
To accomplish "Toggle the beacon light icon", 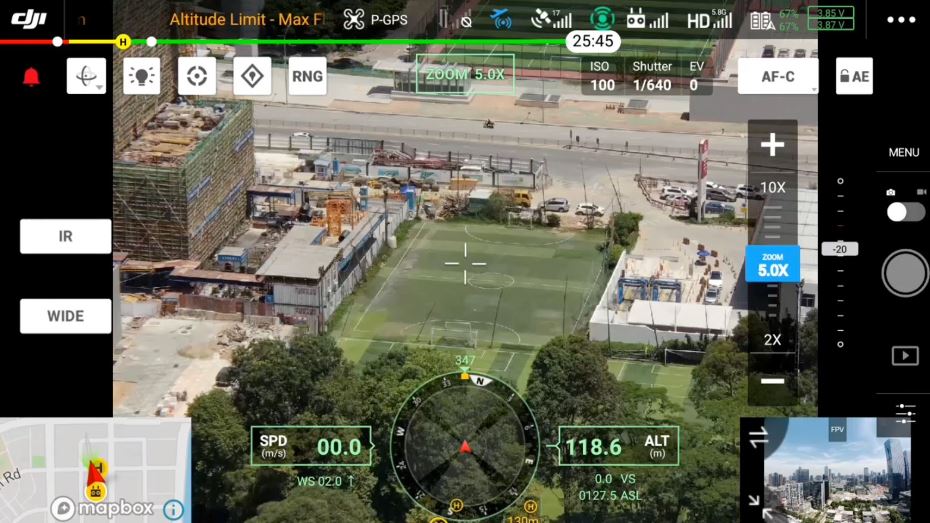I will click(142, 76).
